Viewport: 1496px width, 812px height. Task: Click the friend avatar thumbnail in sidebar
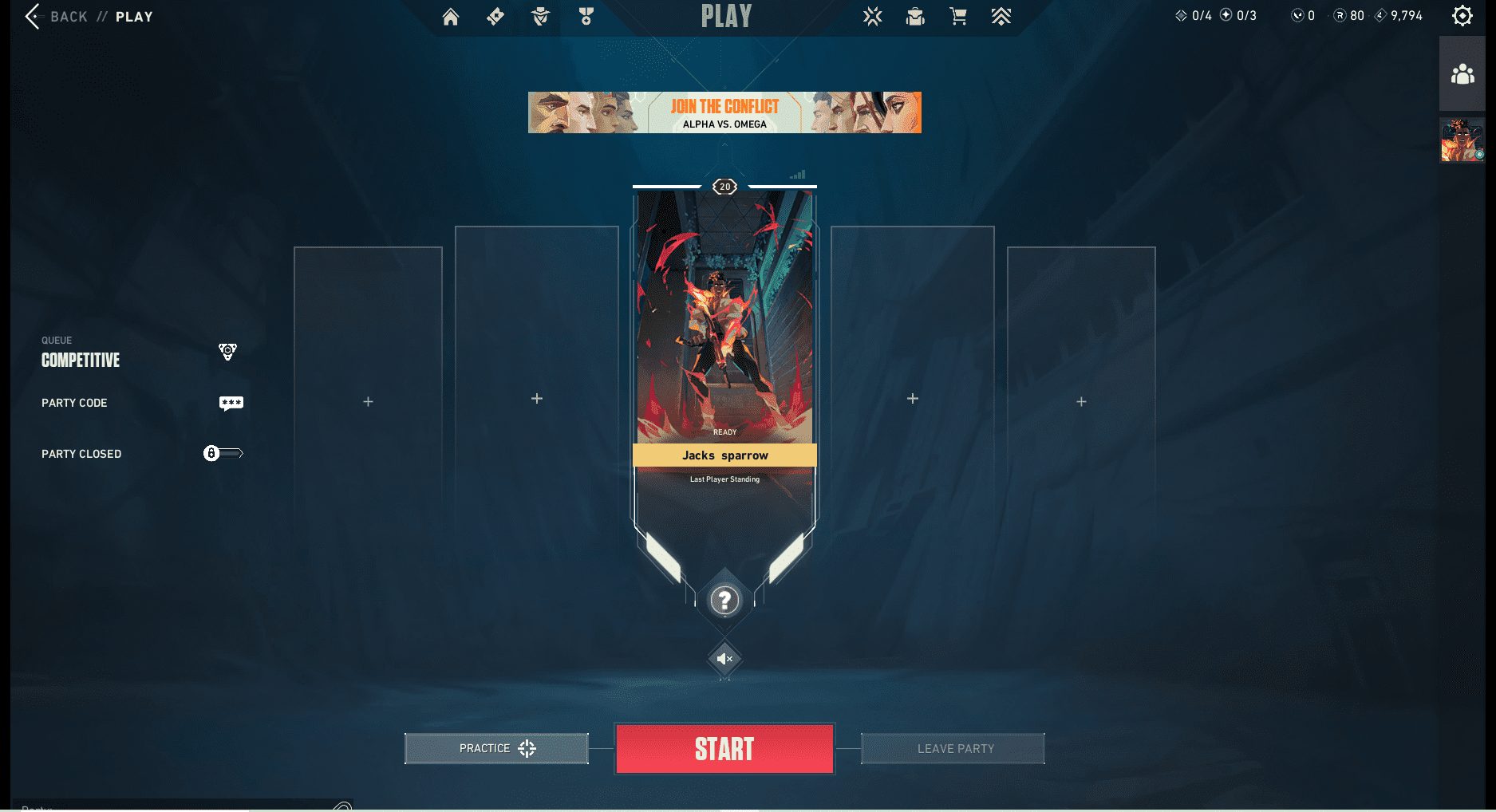click(x=1462, y=140)
